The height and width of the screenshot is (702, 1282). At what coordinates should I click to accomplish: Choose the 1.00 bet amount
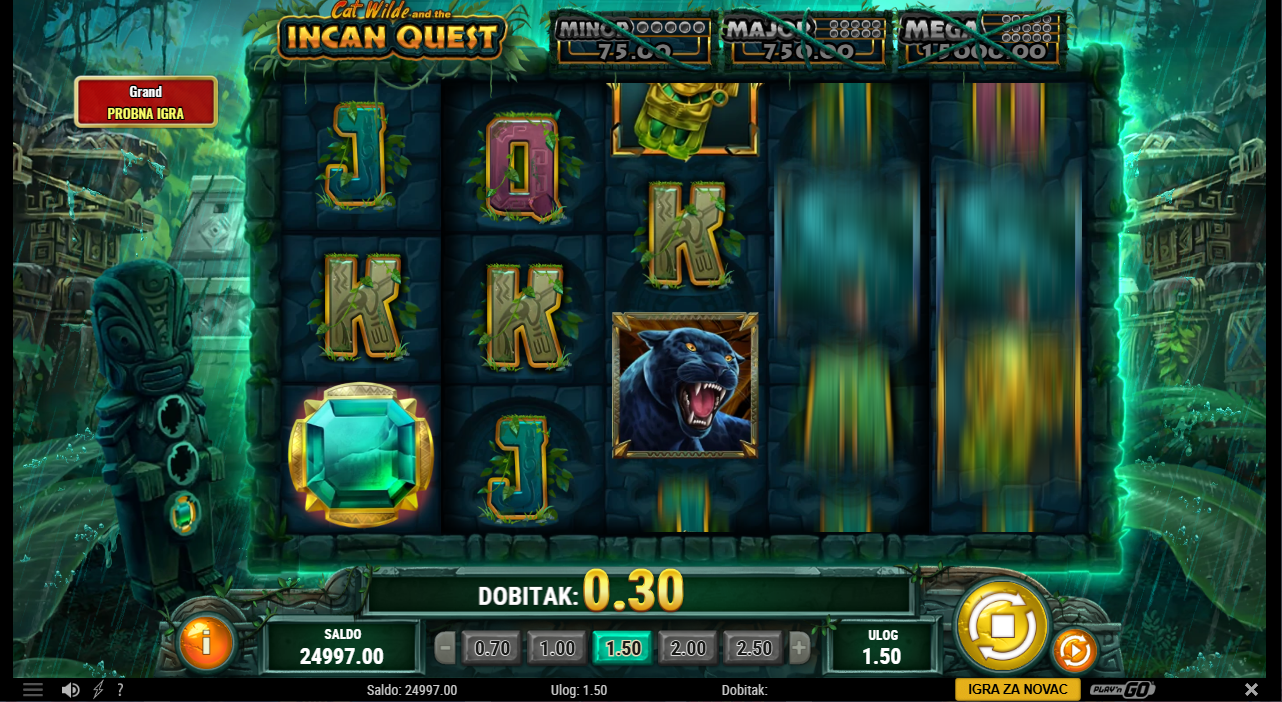[x=557, y=648]
